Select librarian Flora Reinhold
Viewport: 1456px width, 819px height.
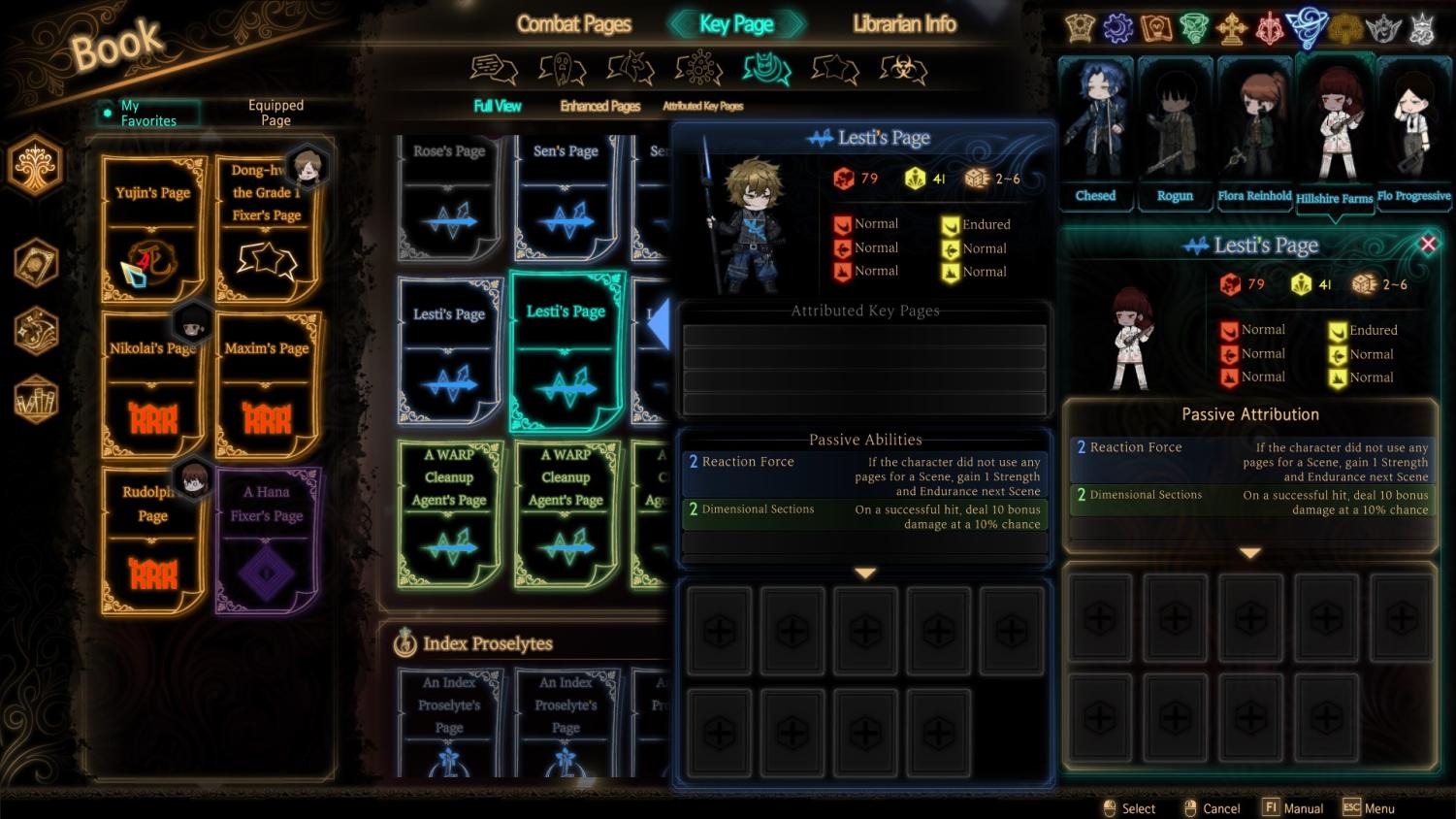[x=1254, y=131]
